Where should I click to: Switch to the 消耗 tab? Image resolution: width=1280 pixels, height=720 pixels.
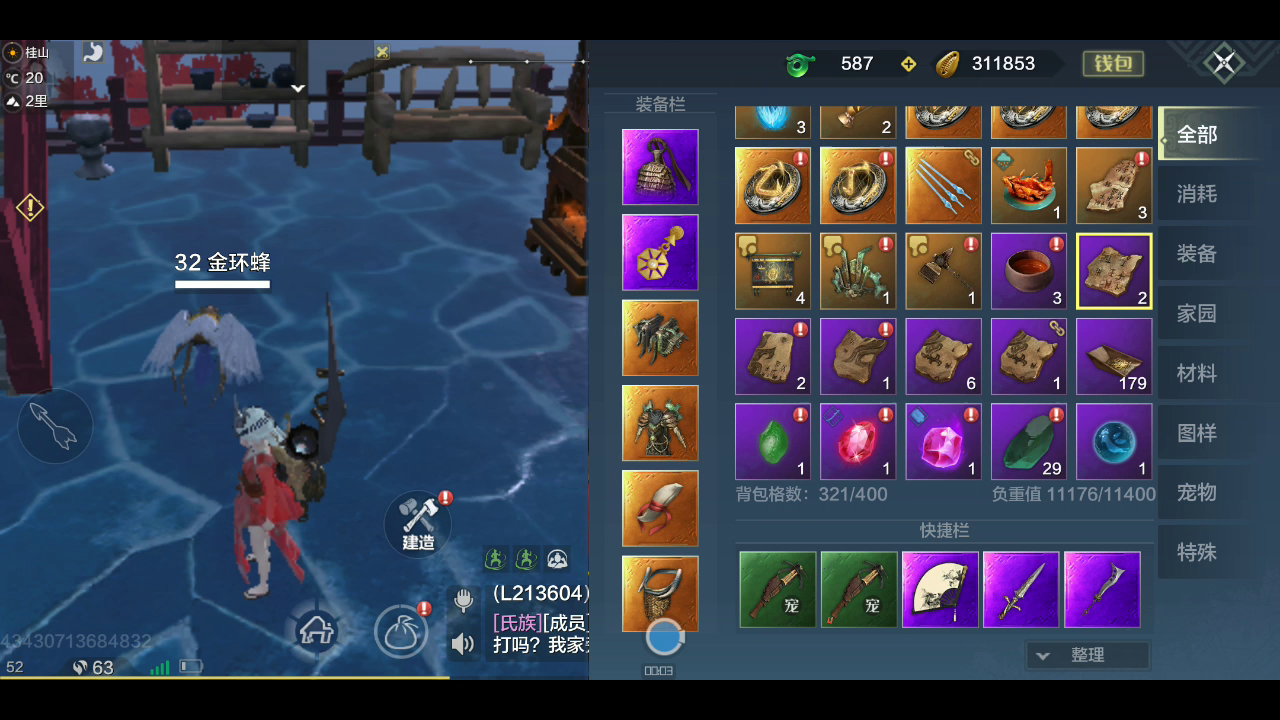click(1197, 194)
